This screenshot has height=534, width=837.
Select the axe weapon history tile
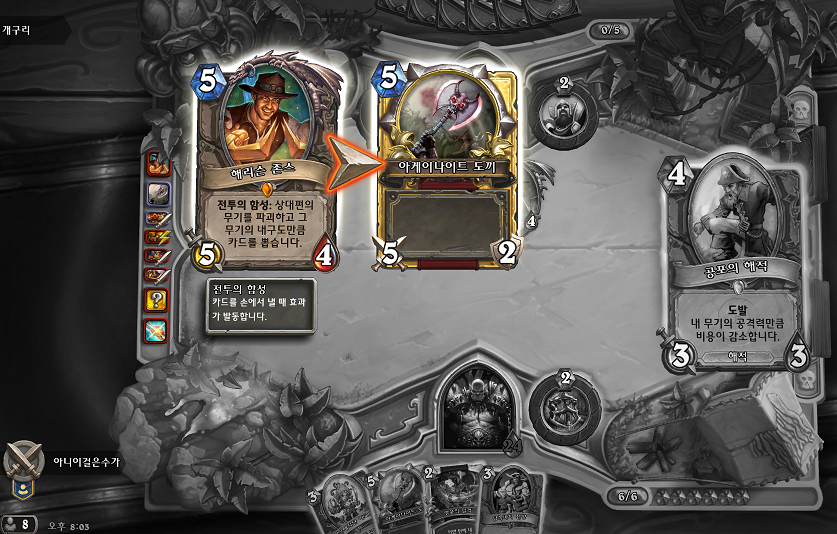(x=157, y=190)
